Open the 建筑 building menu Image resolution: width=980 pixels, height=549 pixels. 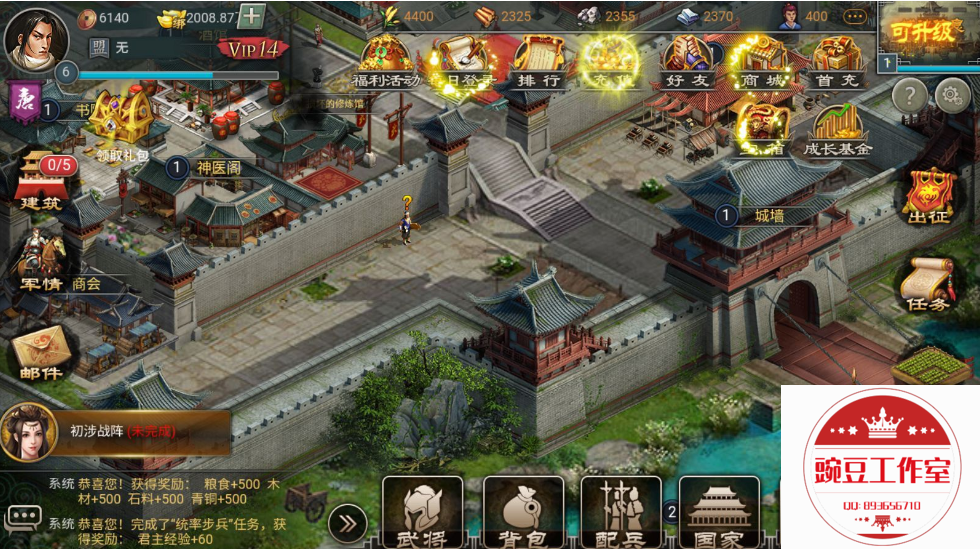(42, 180)
